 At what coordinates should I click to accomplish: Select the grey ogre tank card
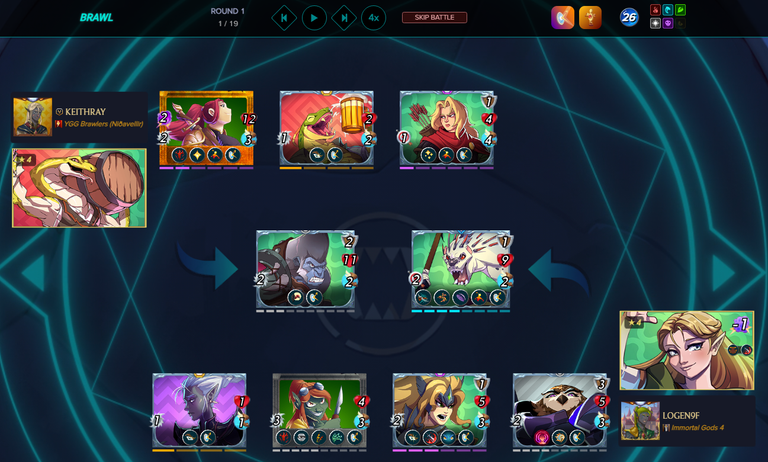point(305,268)
